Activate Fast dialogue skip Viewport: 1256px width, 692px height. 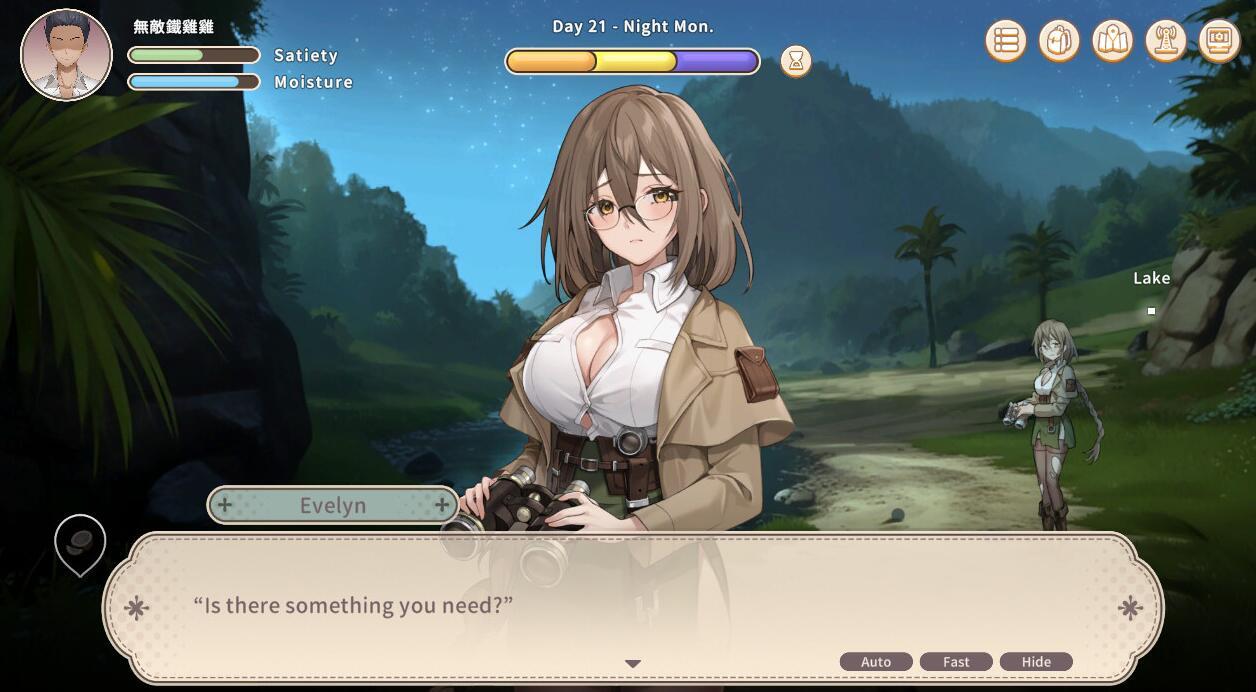click(956, 662)
